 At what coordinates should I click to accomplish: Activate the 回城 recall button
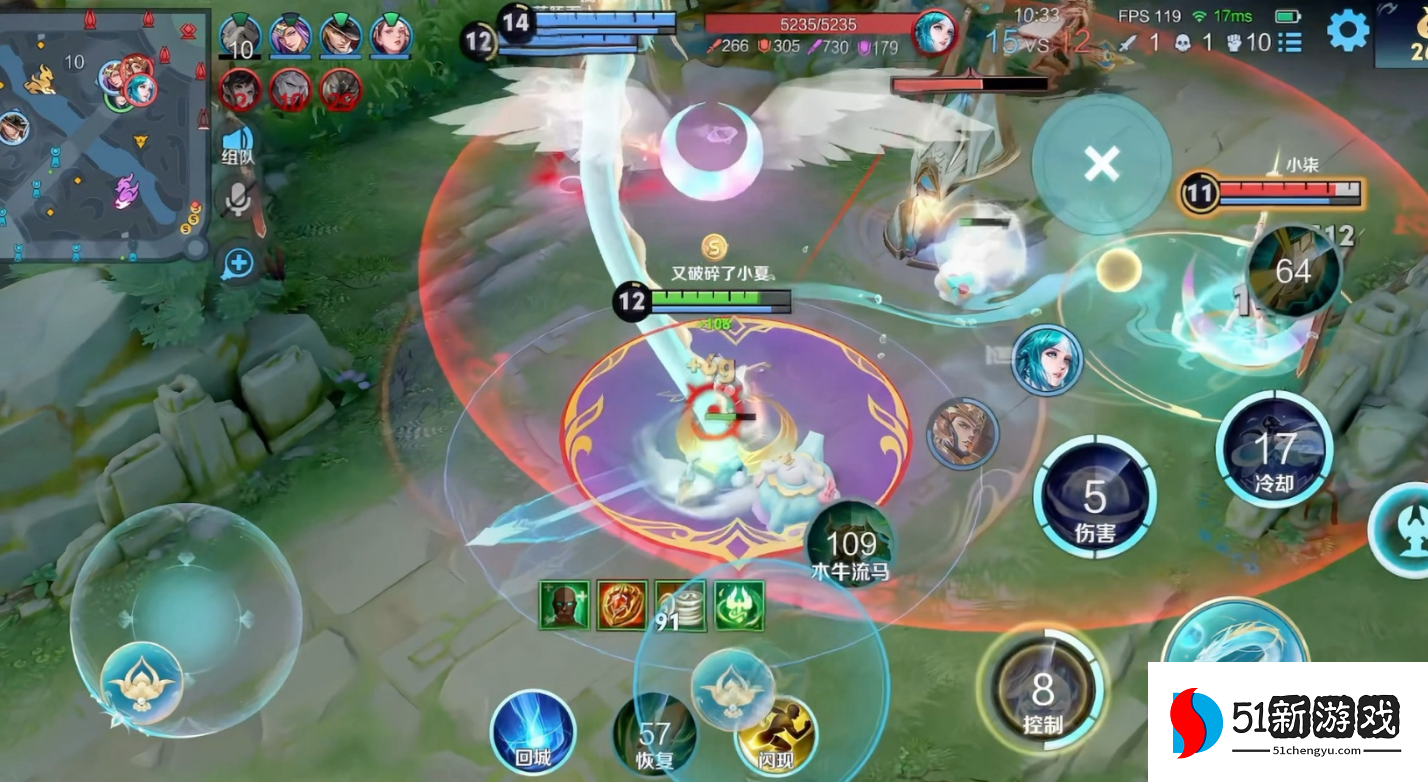click(x=533, y=733)
